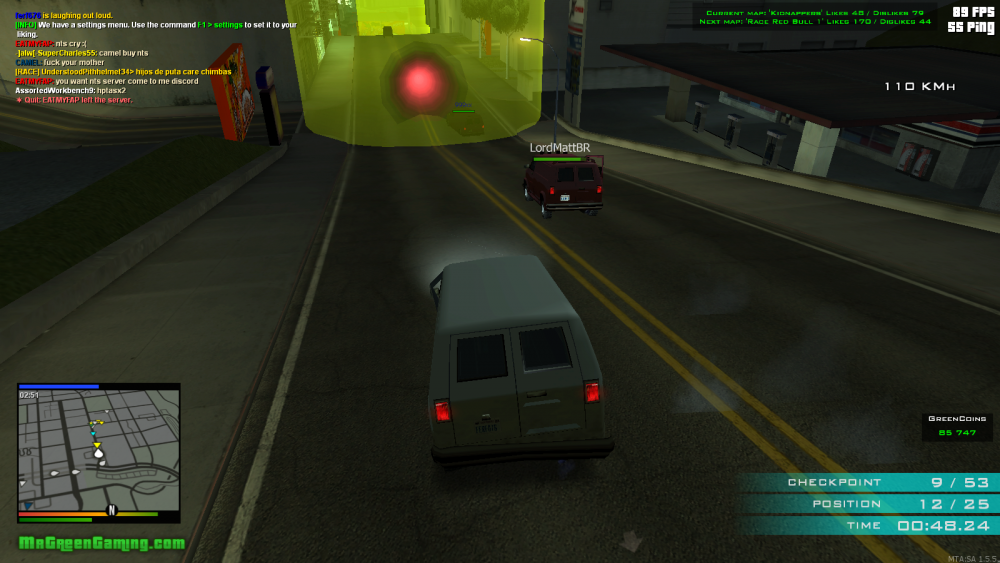Image resolution: width=1000 pixels, height=563 pixels.
Task: Click the minimap in the corner
Action: click(x=98, y=450)
